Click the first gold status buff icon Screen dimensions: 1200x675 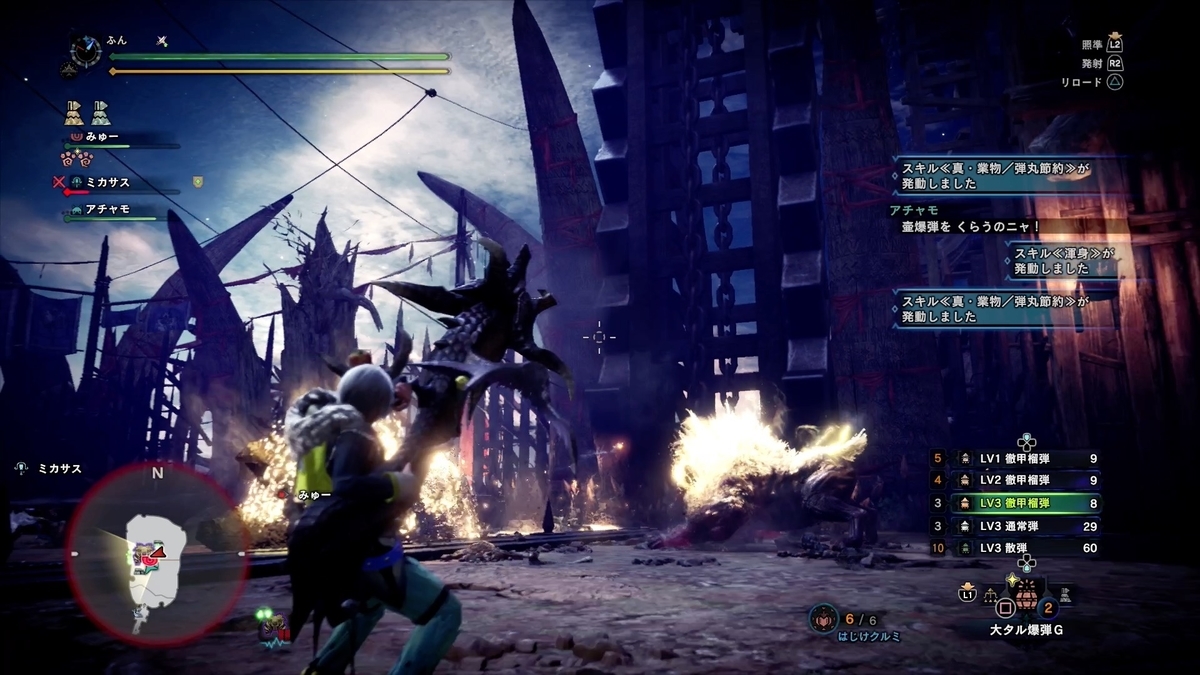point(74,112)
